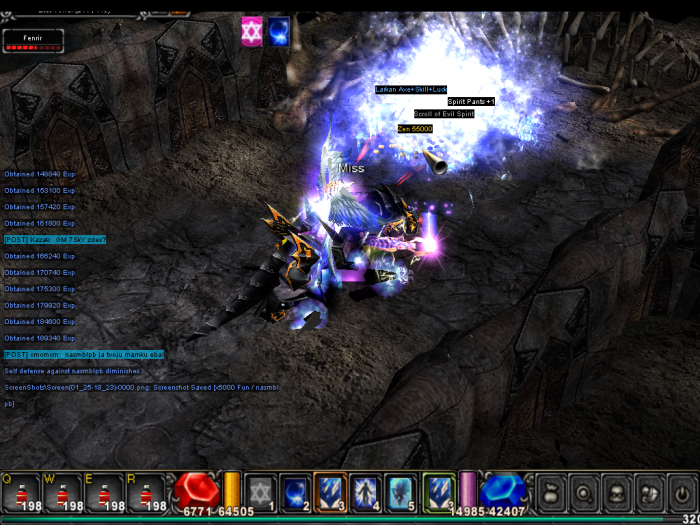This screenshot has height=525, width=700.
Task: Use the potion in the W slot
Action: coord(62,491)
